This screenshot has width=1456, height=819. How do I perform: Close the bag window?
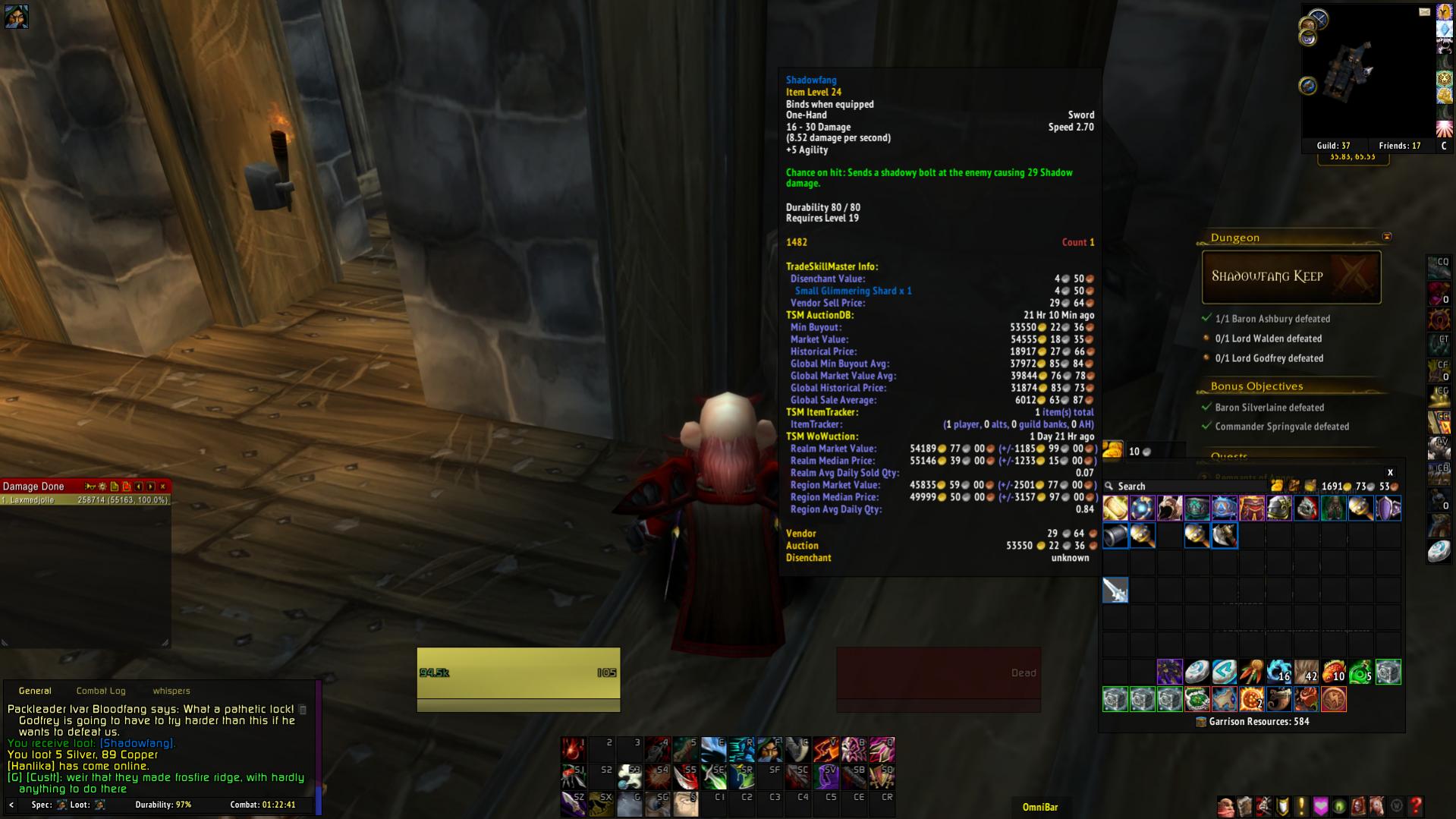point(1390,472)
